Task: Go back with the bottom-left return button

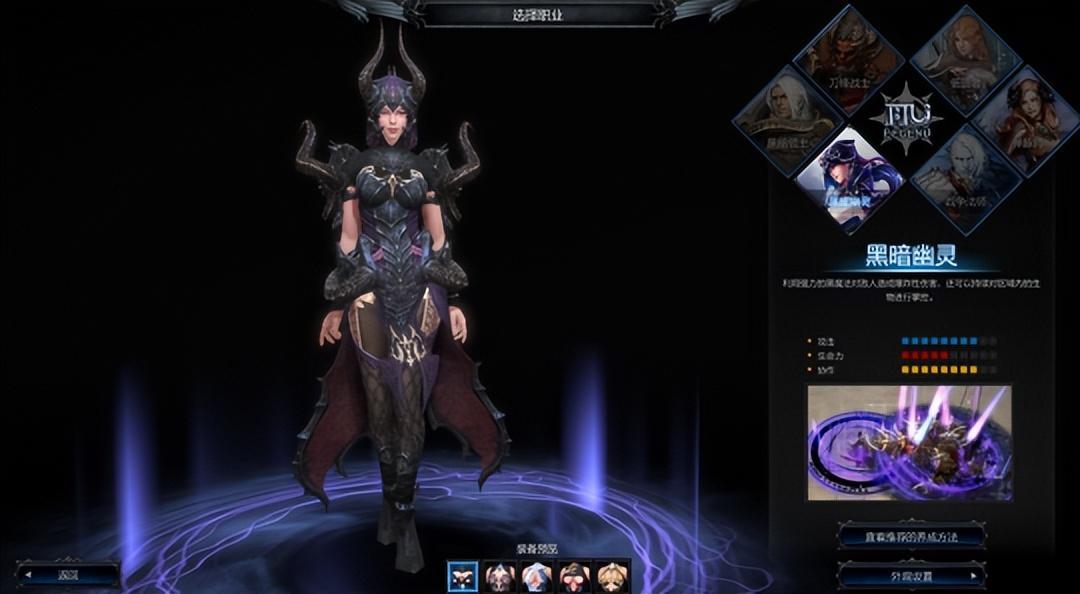Action: (x=68, y=575)
